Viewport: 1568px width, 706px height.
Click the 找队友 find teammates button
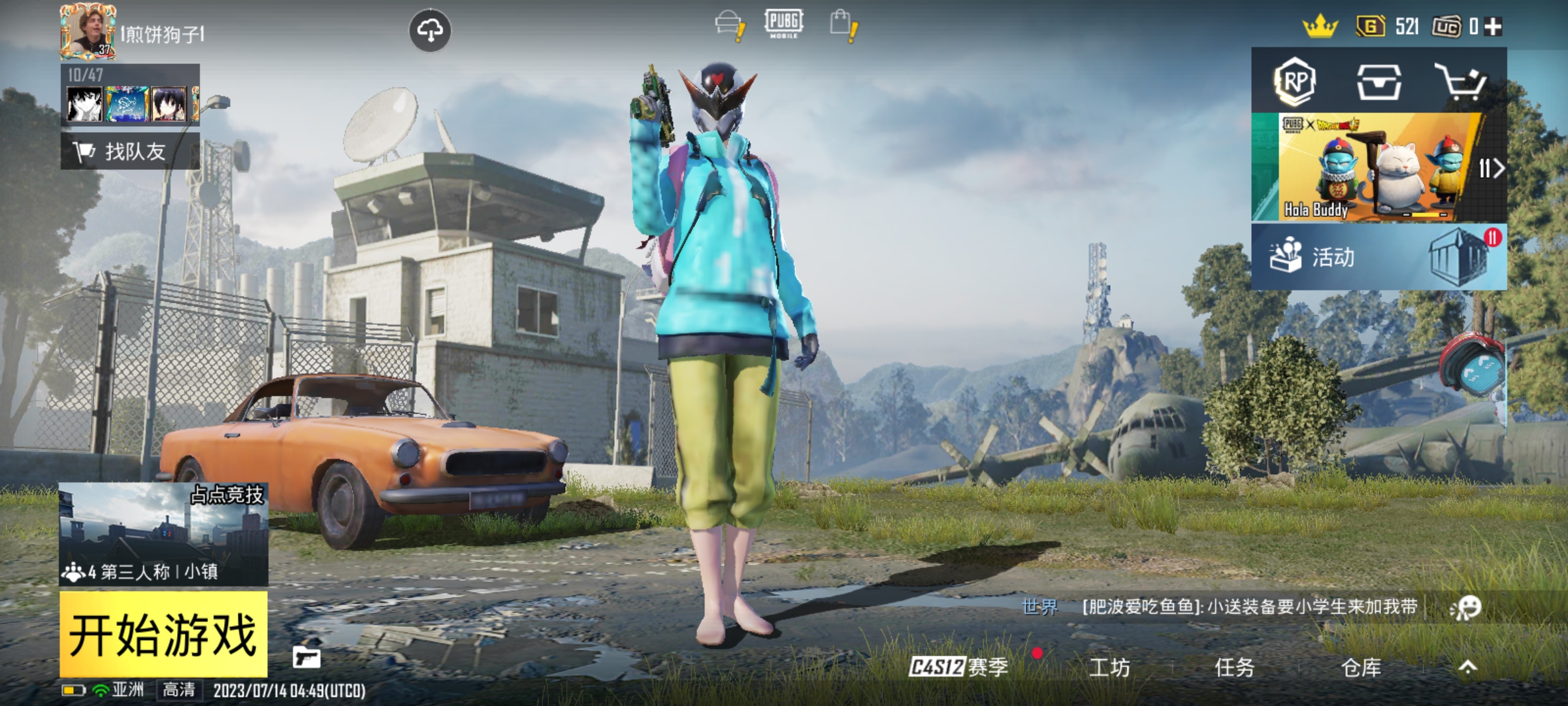(130, 152)
